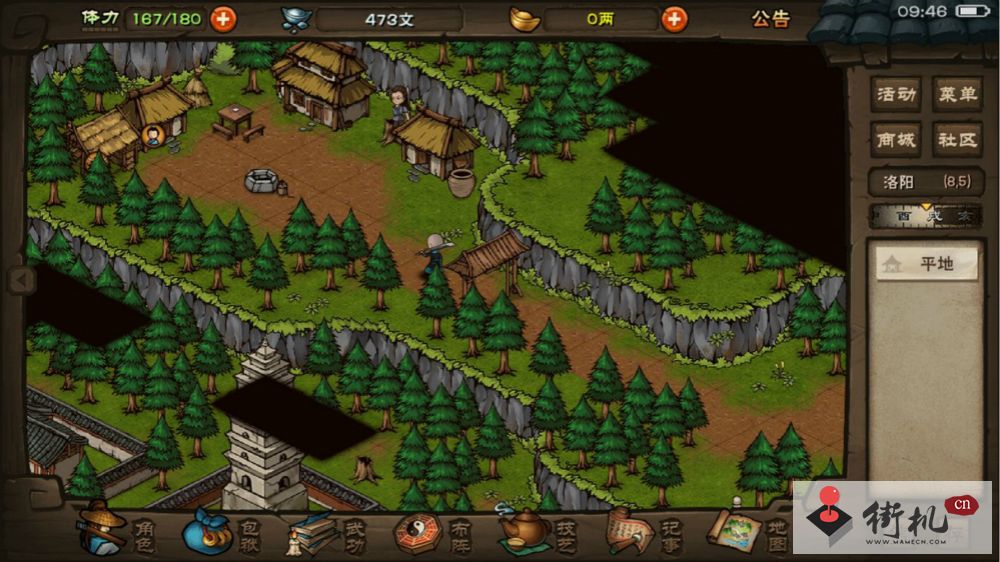Enter the 商城 shop
The height and width of the screenshot is (562, 1000).
click(896, 139)
